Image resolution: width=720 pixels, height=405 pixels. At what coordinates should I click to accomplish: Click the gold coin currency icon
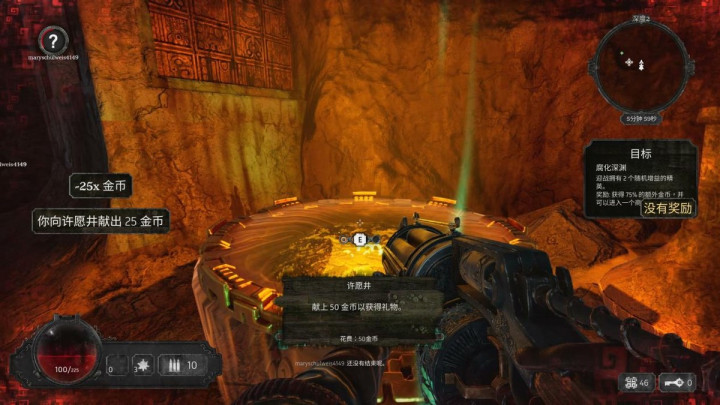point(630,383)
